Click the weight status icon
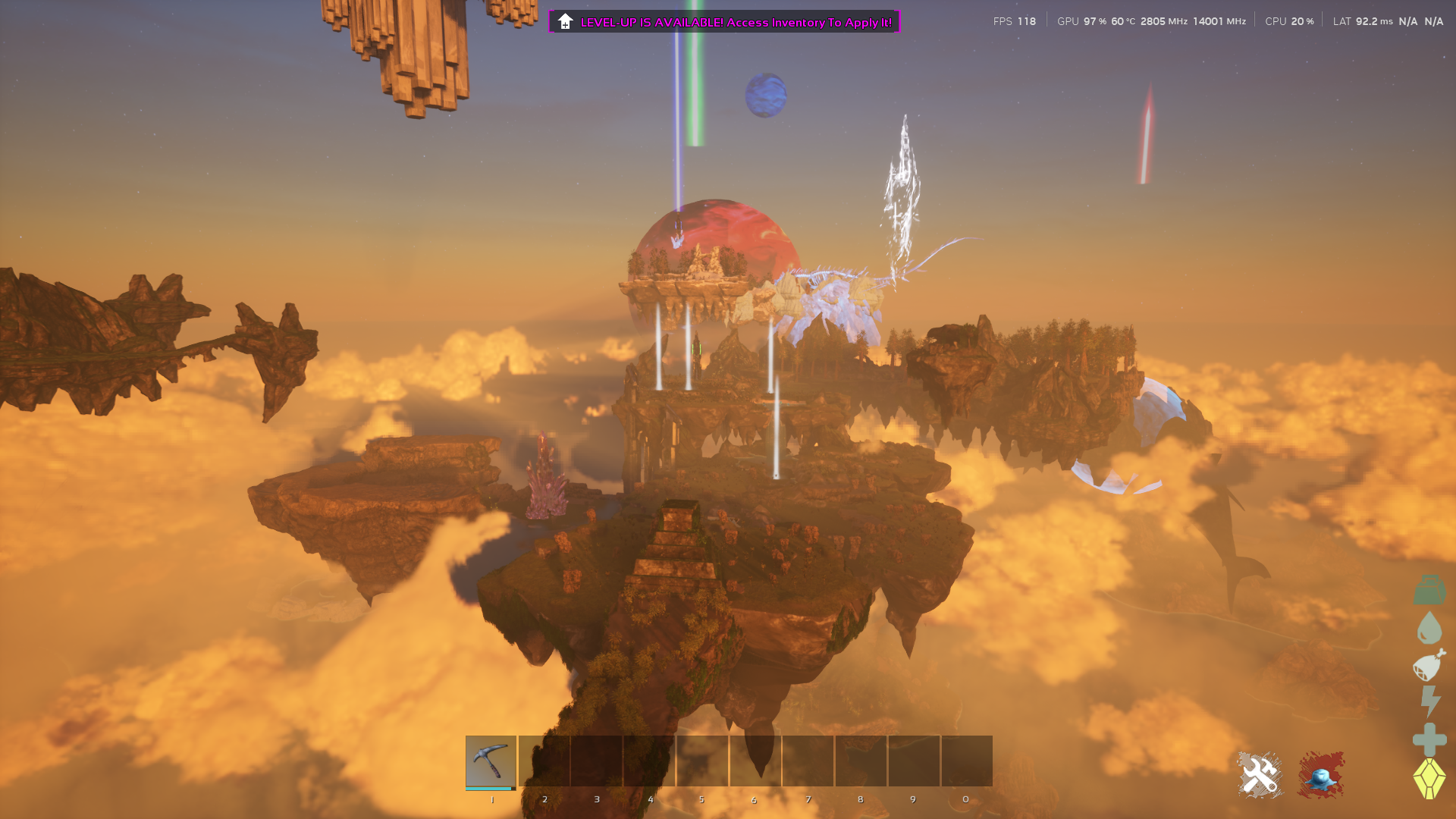This screenshot has height=819, width=1456. tap(1429, 590)
